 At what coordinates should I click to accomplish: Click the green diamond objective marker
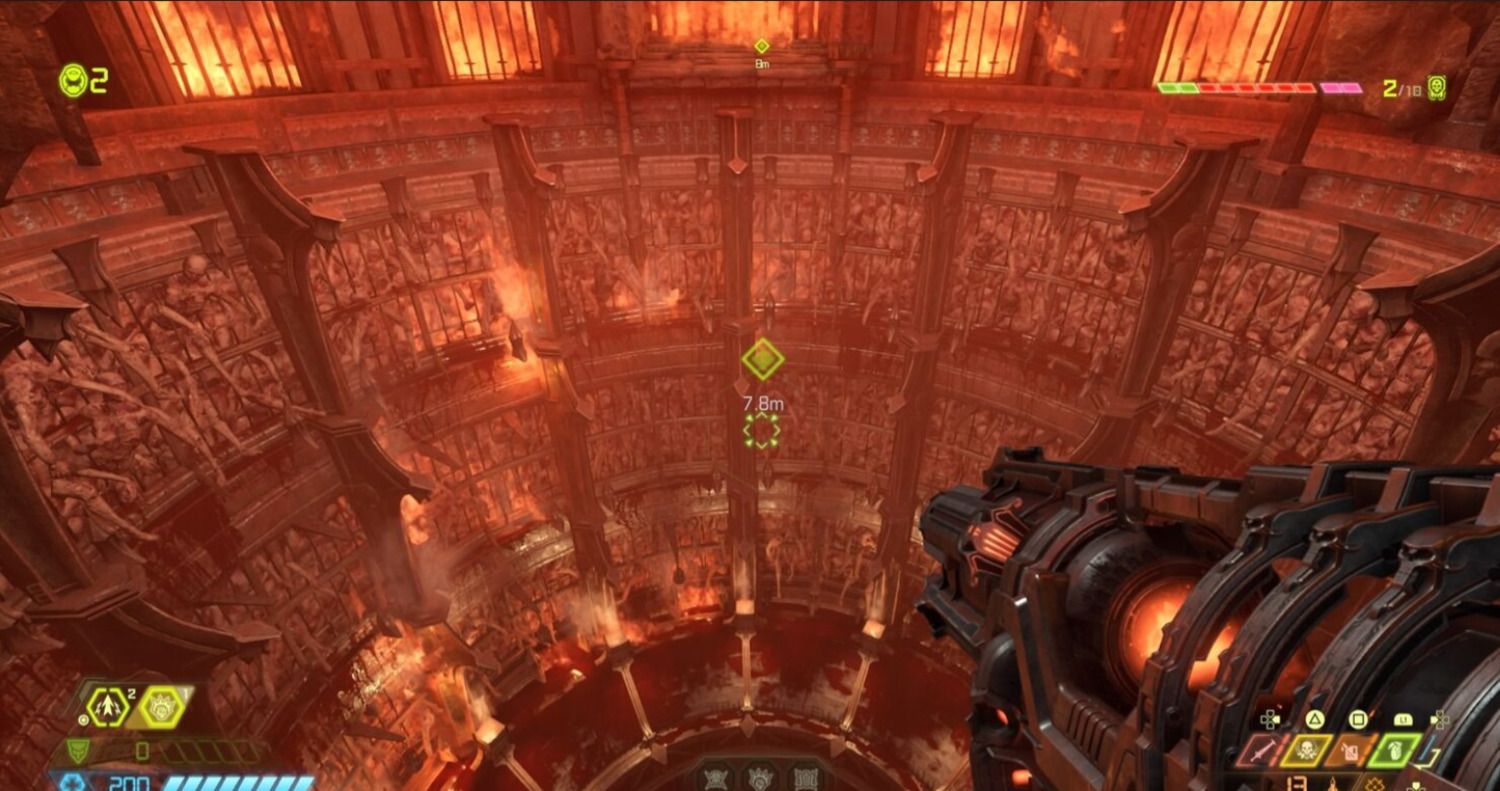click(762, 359)
